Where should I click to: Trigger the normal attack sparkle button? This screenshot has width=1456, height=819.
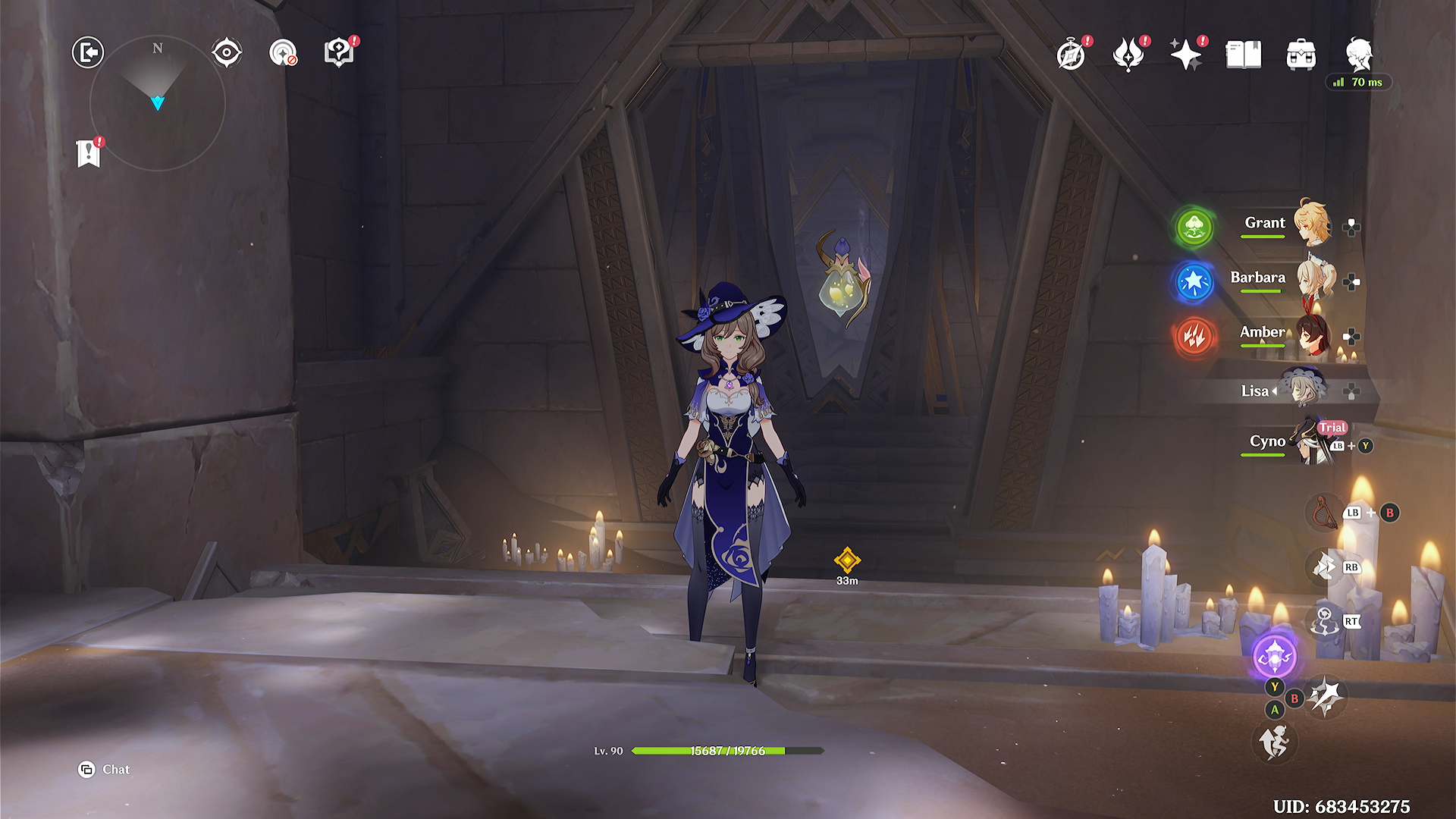point(1326,696)
